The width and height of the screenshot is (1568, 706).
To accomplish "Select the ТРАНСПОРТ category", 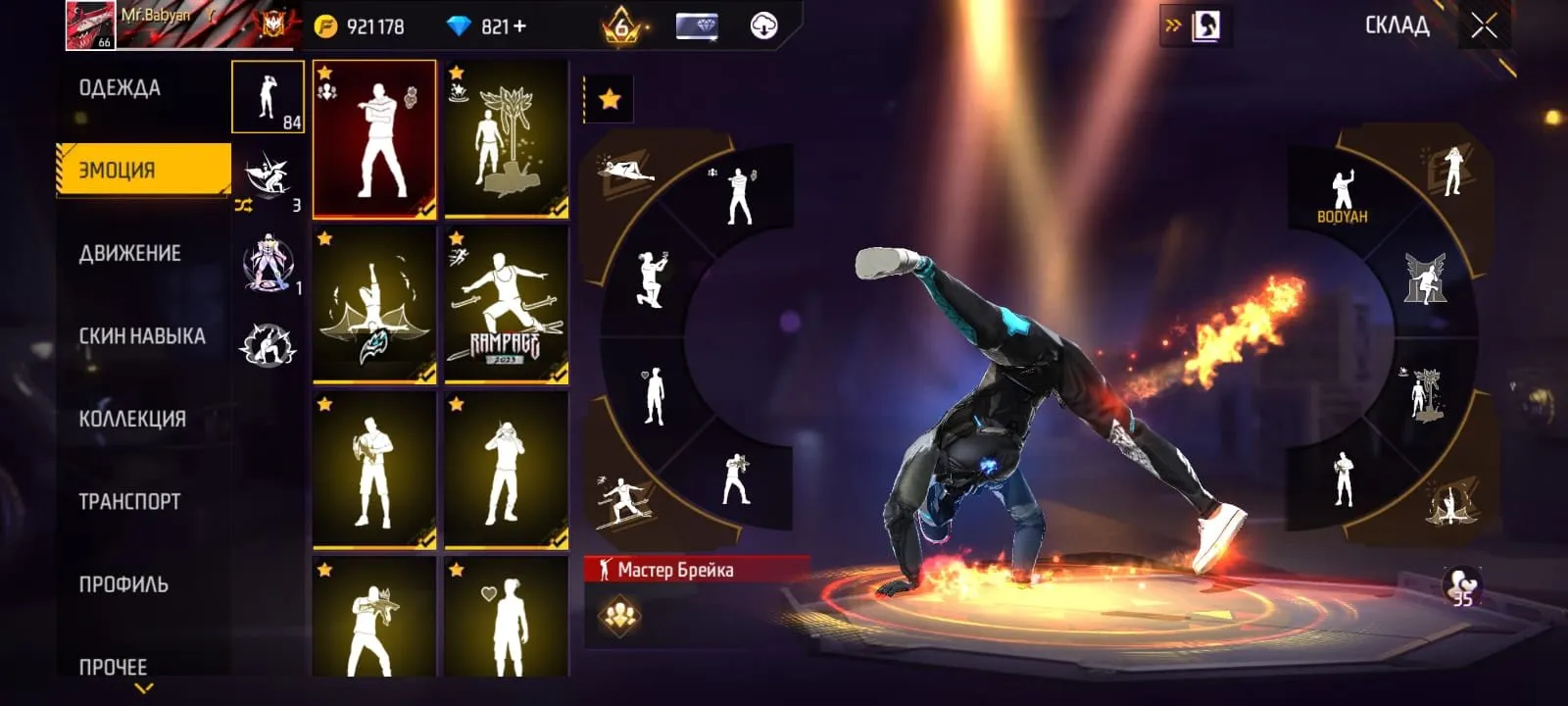I will pyautogui.click(x=130, y=500).
